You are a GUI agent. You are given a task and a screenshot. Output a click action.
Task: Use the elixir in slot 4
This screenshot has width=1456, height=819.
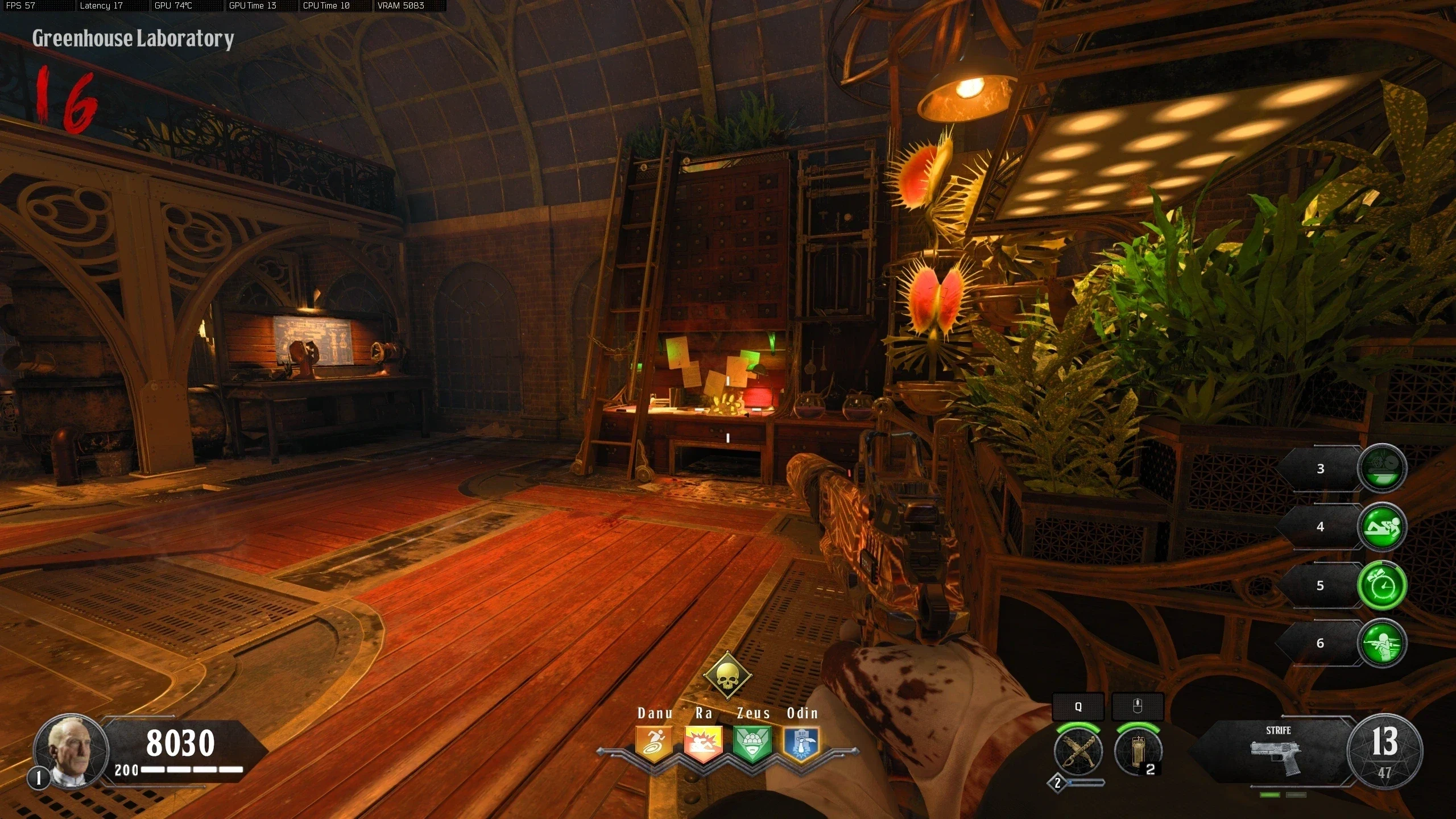[x=1382, y=527]
